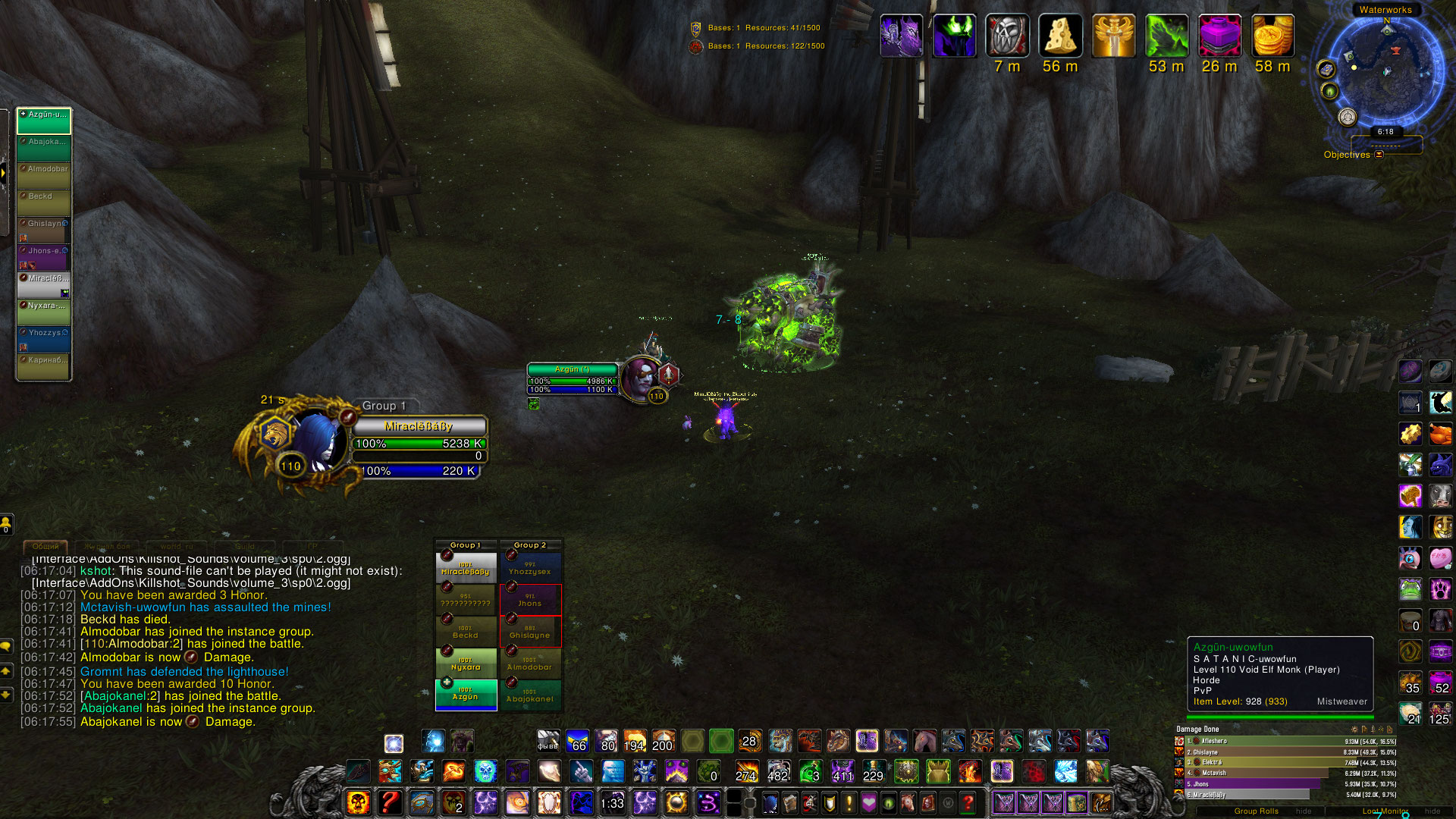The width and height of the screenshot is (1456, 819).
Task: Use the red question mark action slot
Action: (x=390, y=802)
